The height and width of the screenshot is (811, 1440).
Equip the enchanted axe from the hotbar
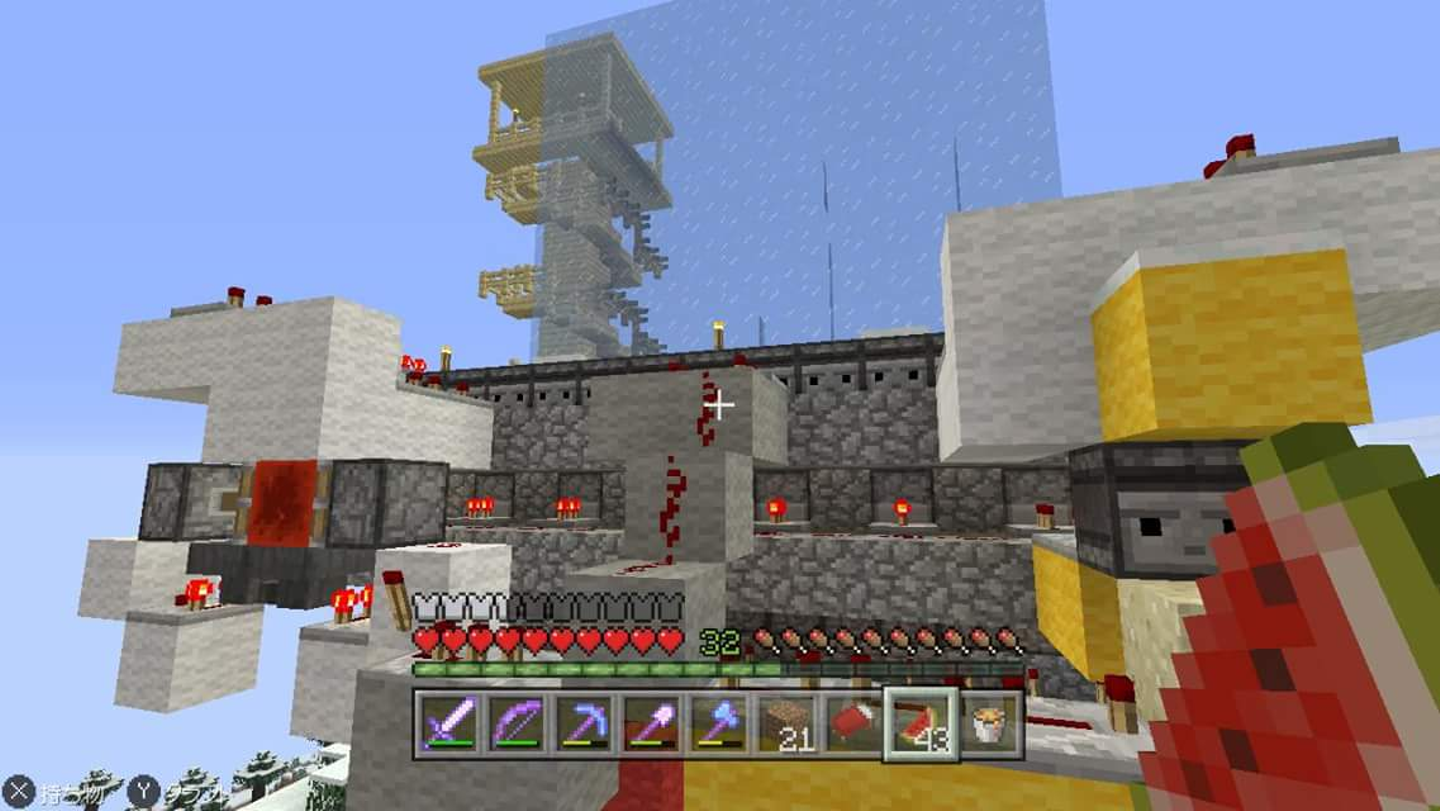click(x=718, y=722)
